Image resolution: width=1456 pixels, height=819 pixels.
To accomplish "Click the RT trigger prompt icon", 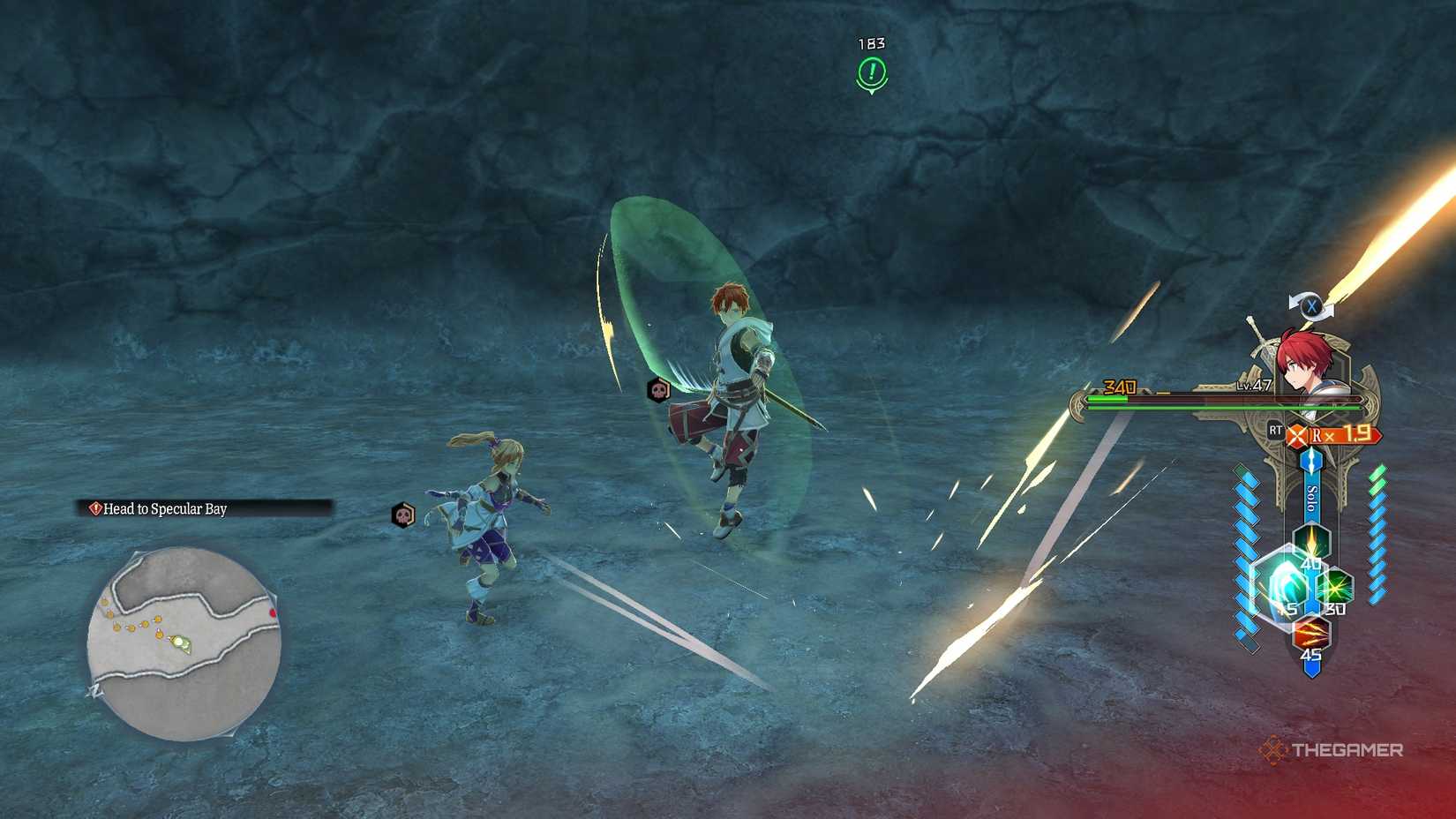I will pyautogui.click(x=1275, y=430).
